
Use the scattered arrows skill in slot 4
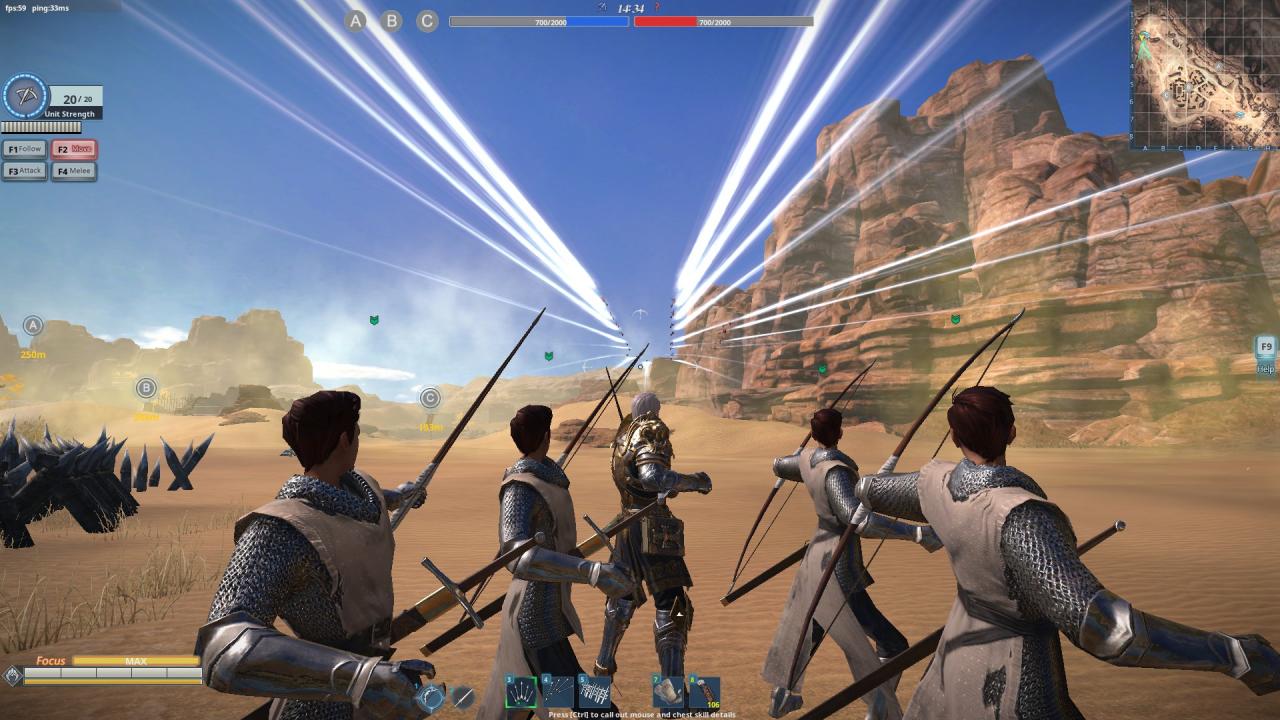tap(558, 692)
